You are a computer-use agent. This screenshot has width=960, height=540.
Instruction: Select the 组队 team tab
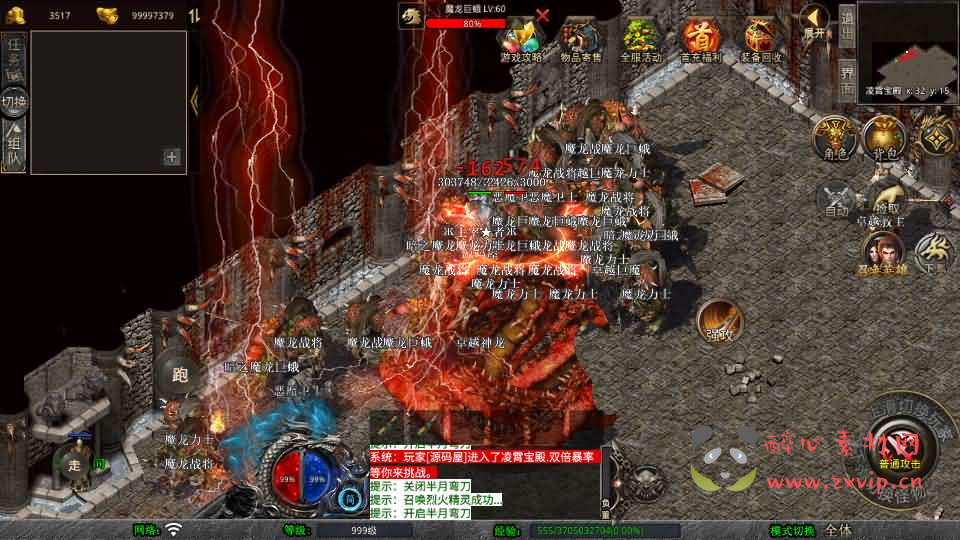pyautogui.click(x=14, y=148)
